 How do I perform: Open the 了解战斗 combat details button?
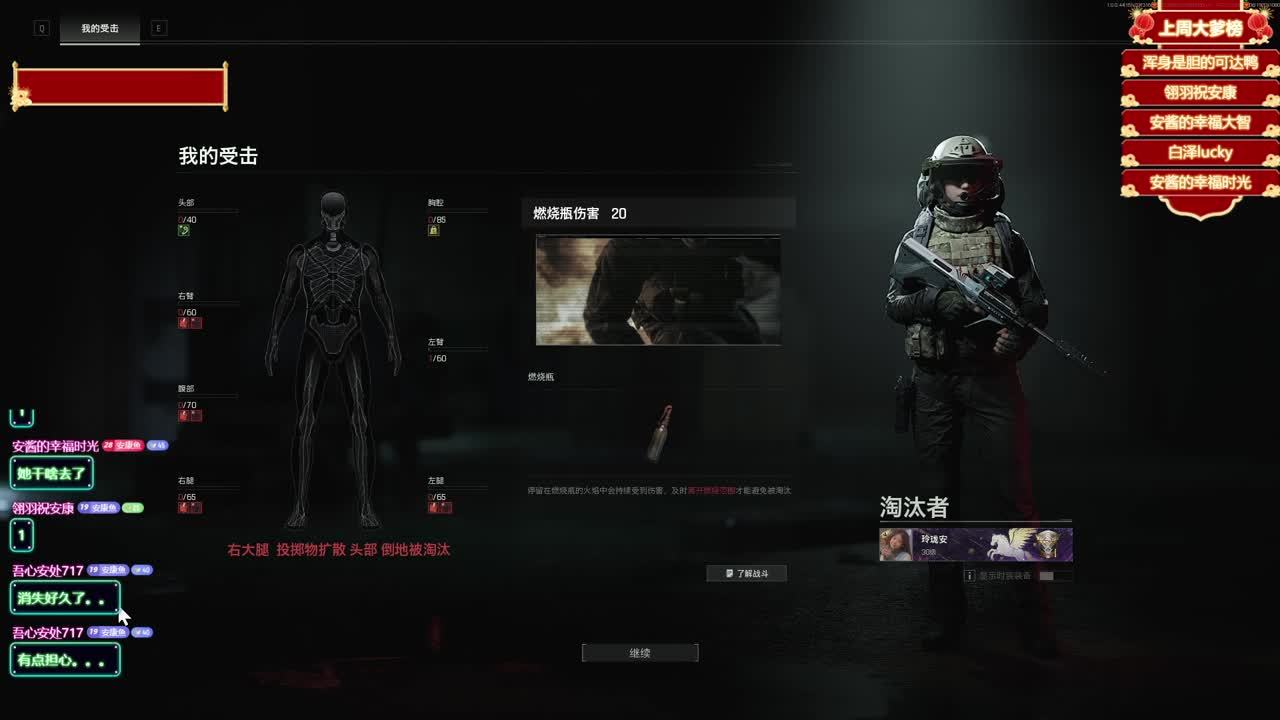point(747,573)
